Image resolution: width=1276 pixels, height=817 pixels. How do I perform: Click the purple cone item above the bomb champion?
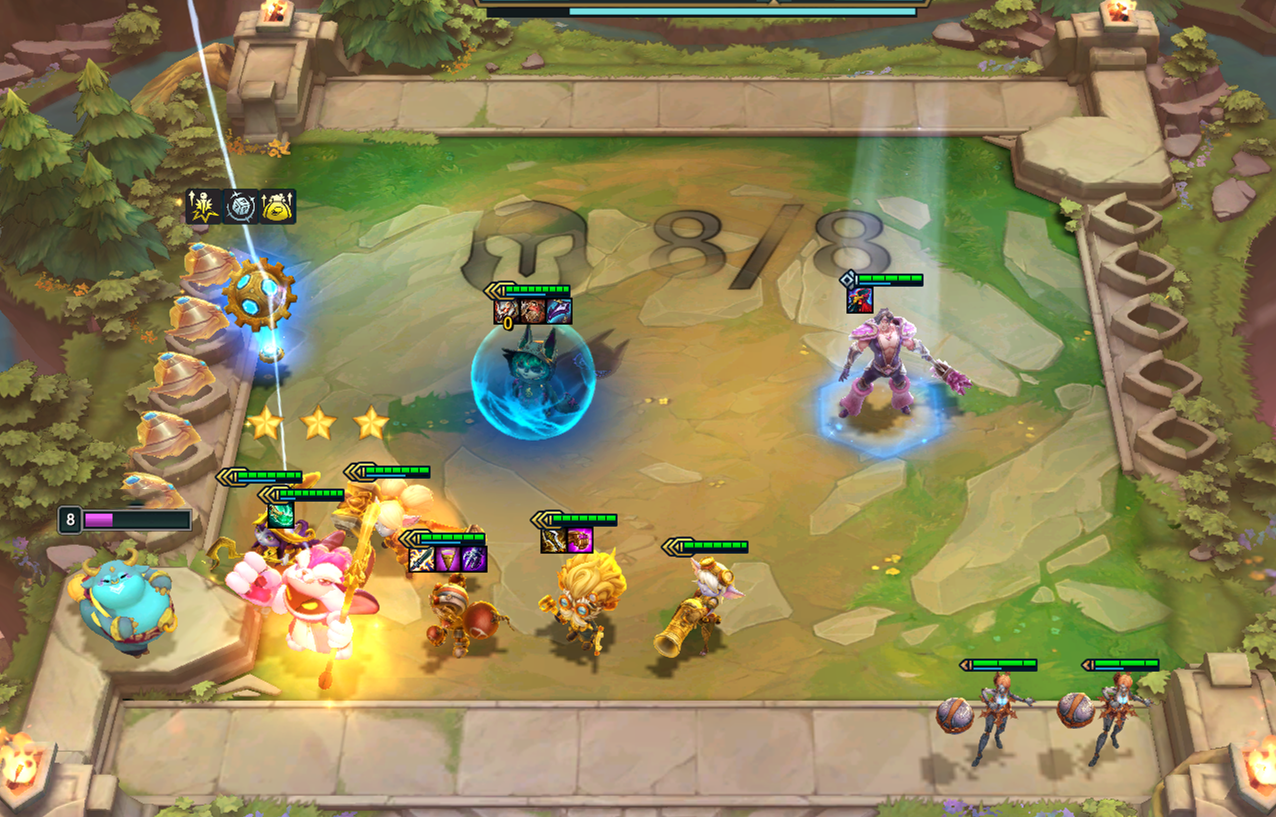(x=447, y=559)
